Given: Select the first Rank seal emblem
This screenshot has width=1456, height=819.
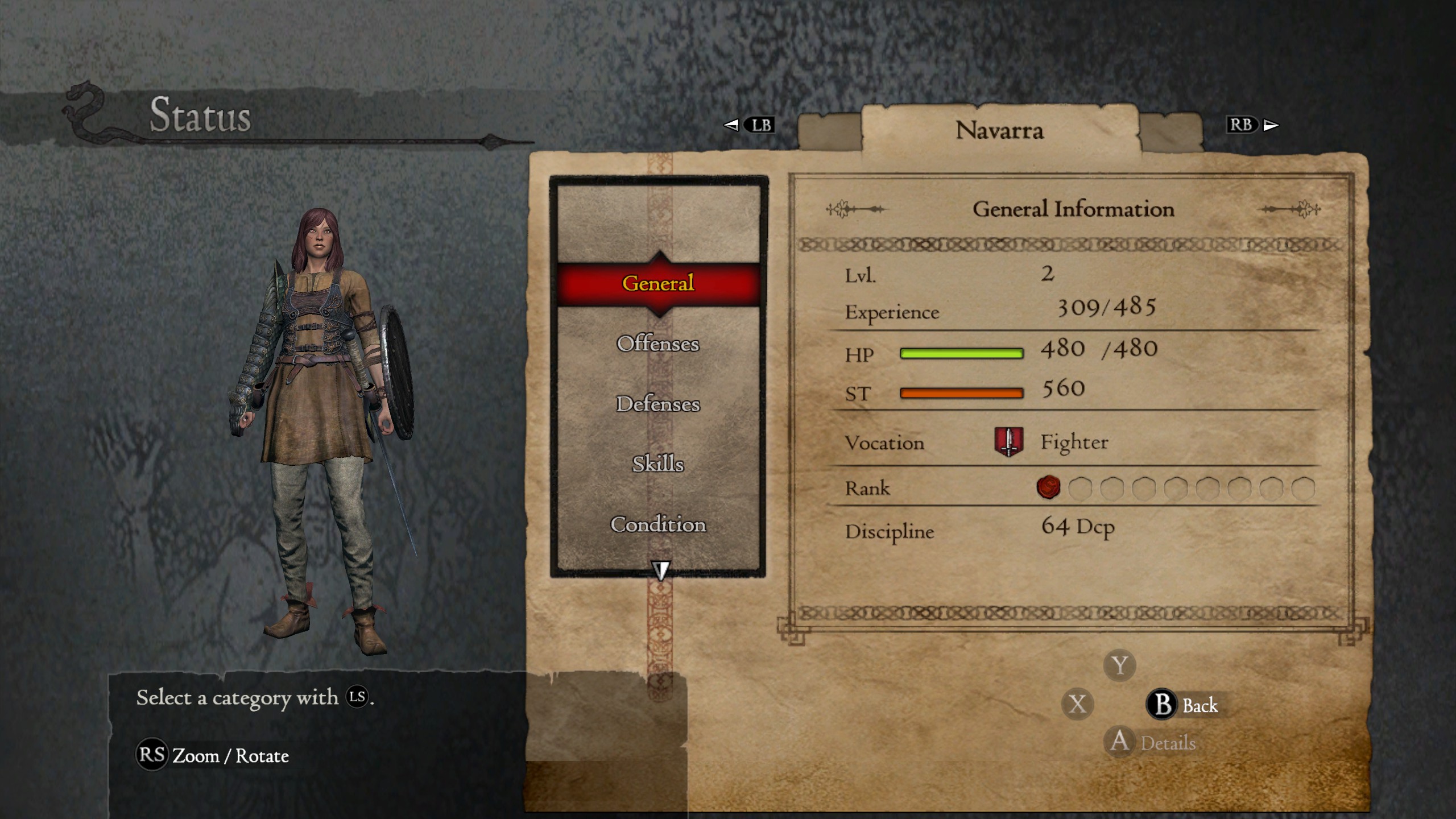Looking at the screenshot, I should 1048,487.
